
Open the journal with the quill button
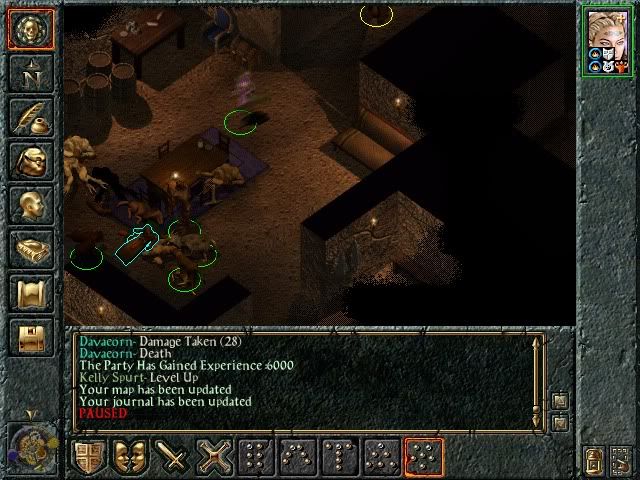[x=30, y=117]
